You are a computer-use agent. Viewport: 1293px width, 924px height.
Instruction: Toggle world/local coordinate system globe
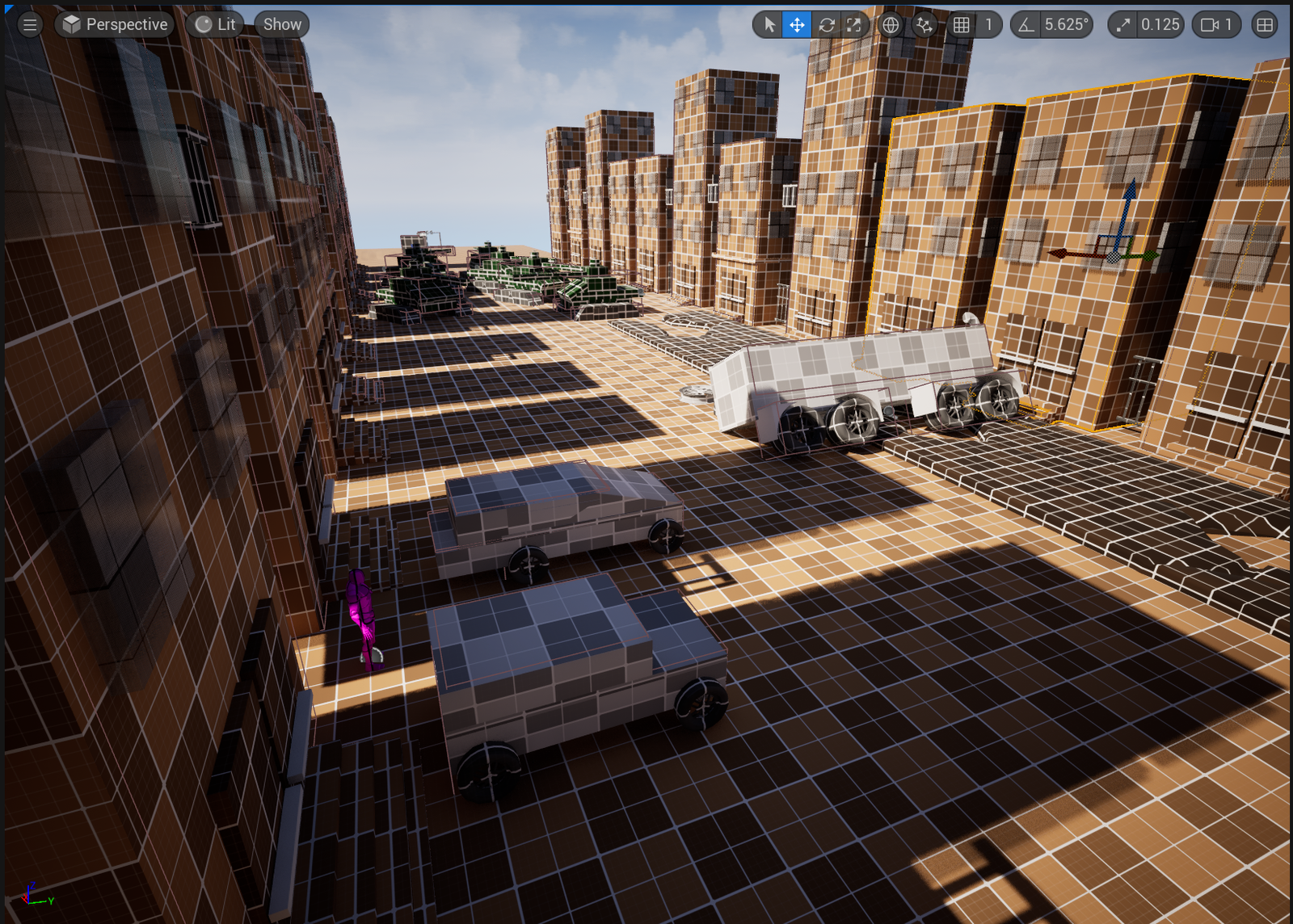coord(890,24)
